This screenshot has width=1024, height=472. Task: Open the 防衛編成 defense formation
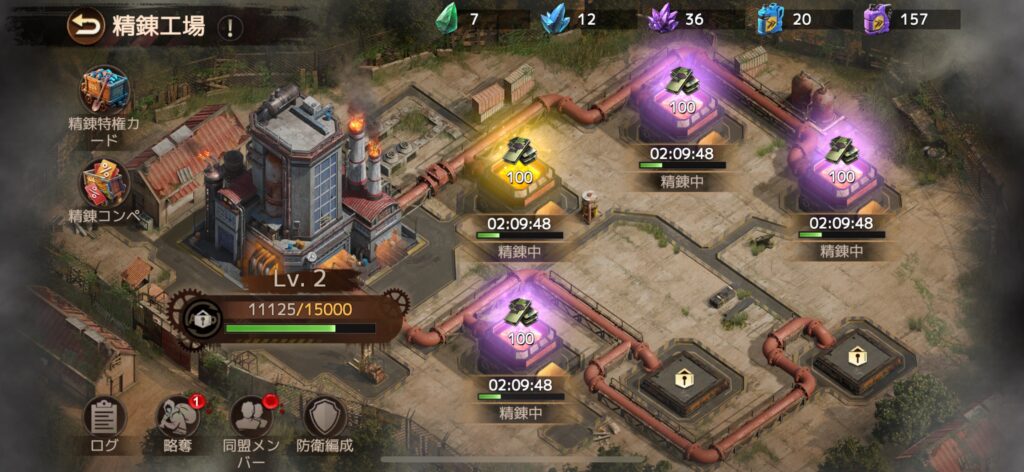325,418
